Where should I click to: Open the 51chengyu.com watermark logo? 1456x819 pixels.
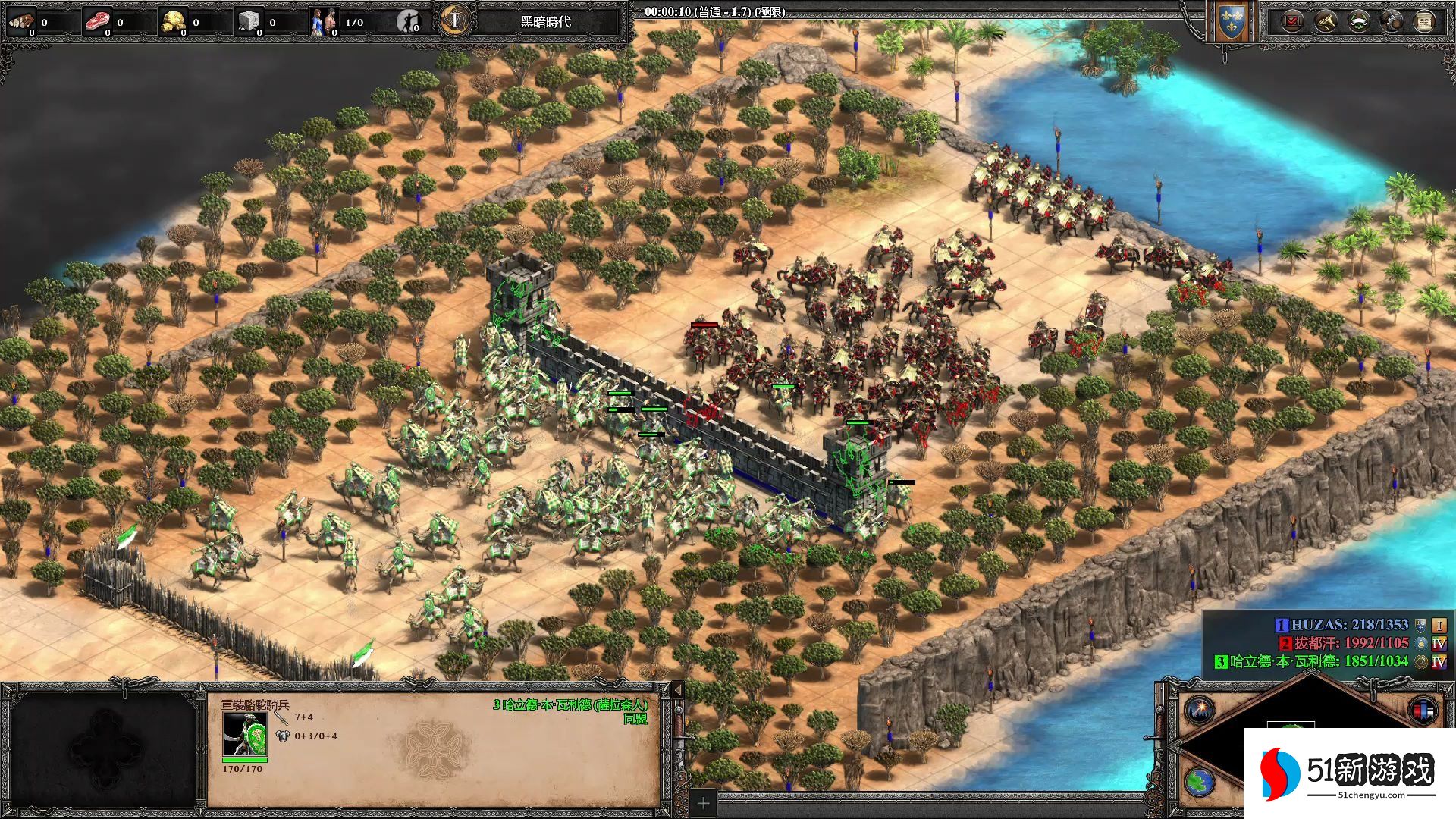click(1350, 773)
